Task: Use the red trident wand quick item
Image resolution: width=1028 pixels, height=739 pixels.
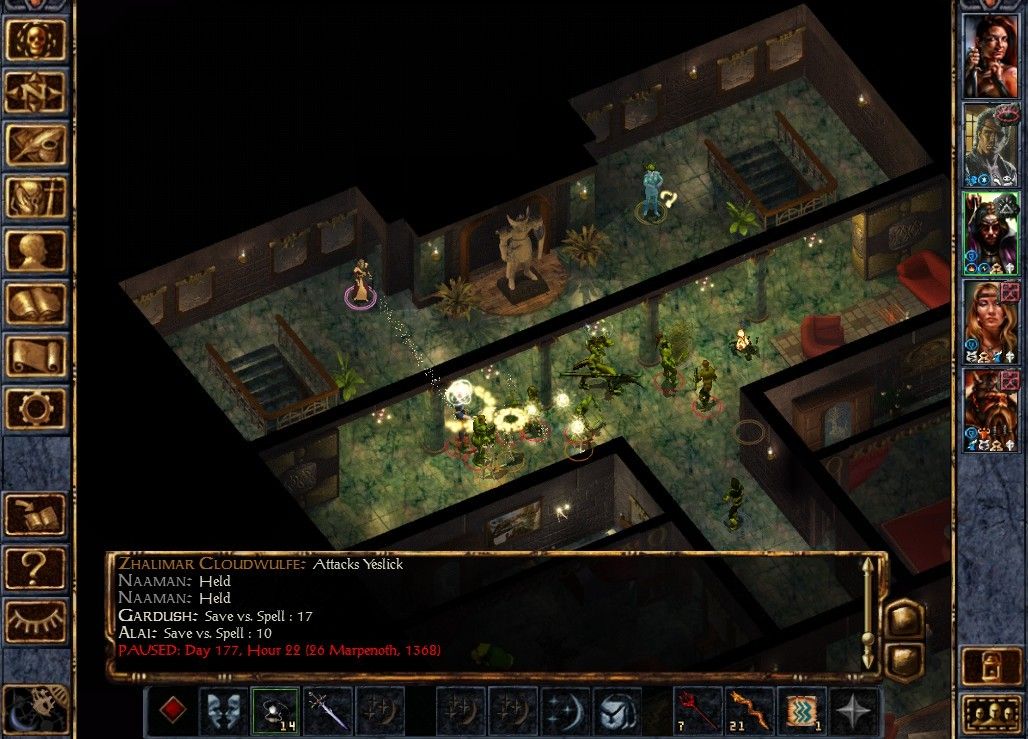Action: coord(699,711)
